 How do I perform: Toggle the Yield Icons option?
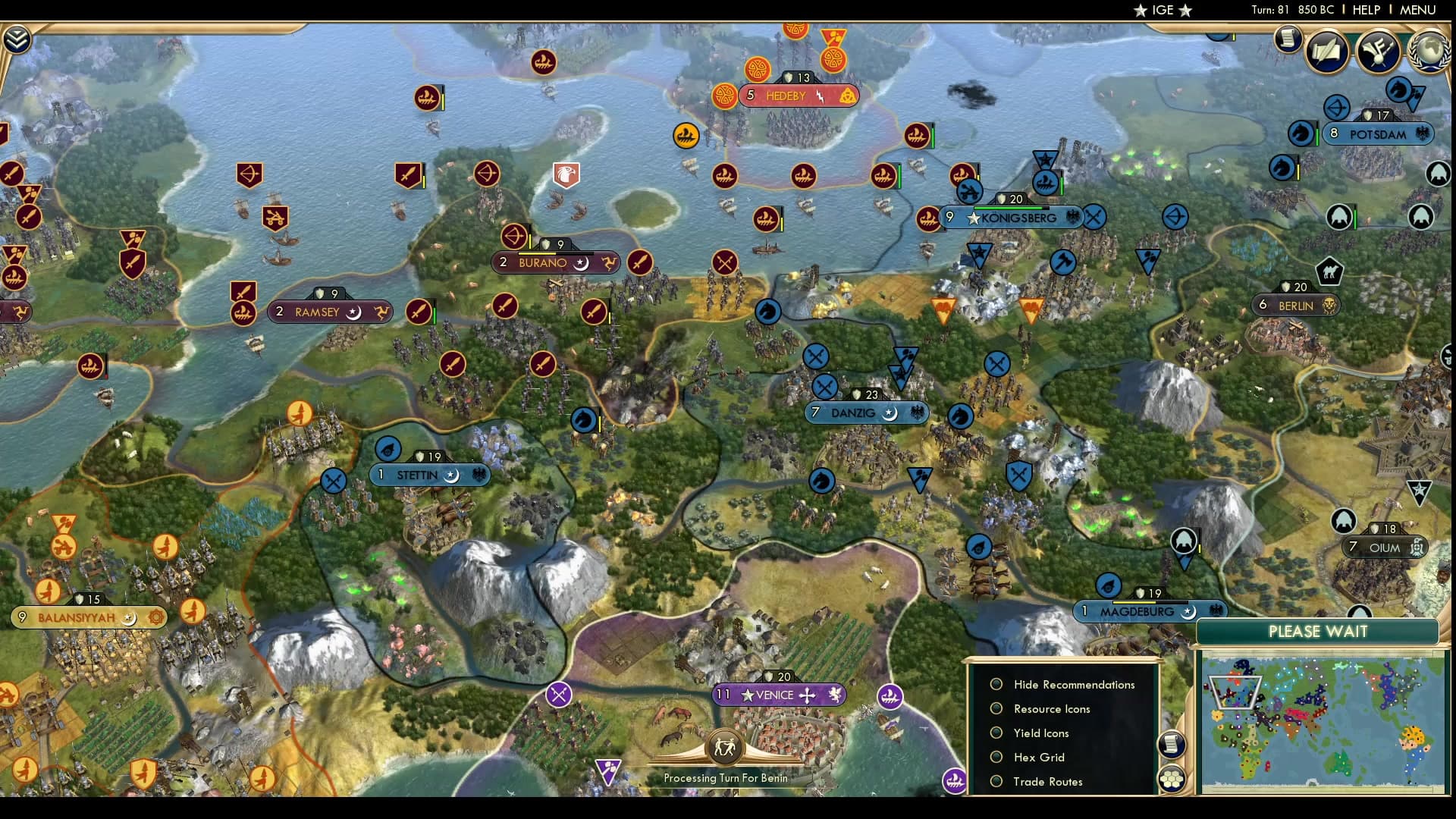(996, 733)
